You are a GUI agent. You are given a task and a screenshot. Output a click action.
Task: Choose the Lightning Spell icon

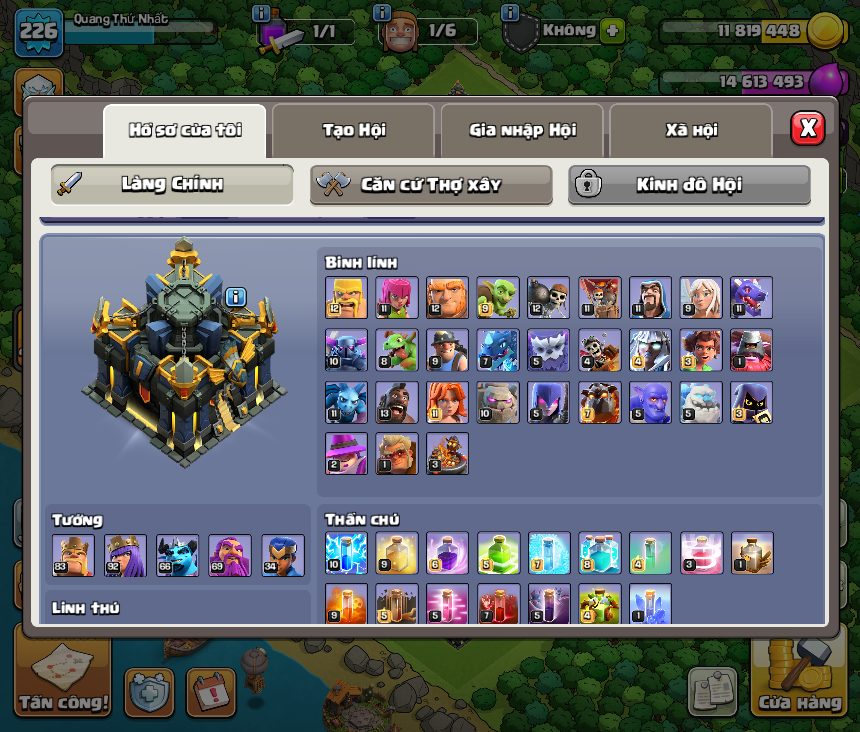pyautogui.click(x=346, y=553)
